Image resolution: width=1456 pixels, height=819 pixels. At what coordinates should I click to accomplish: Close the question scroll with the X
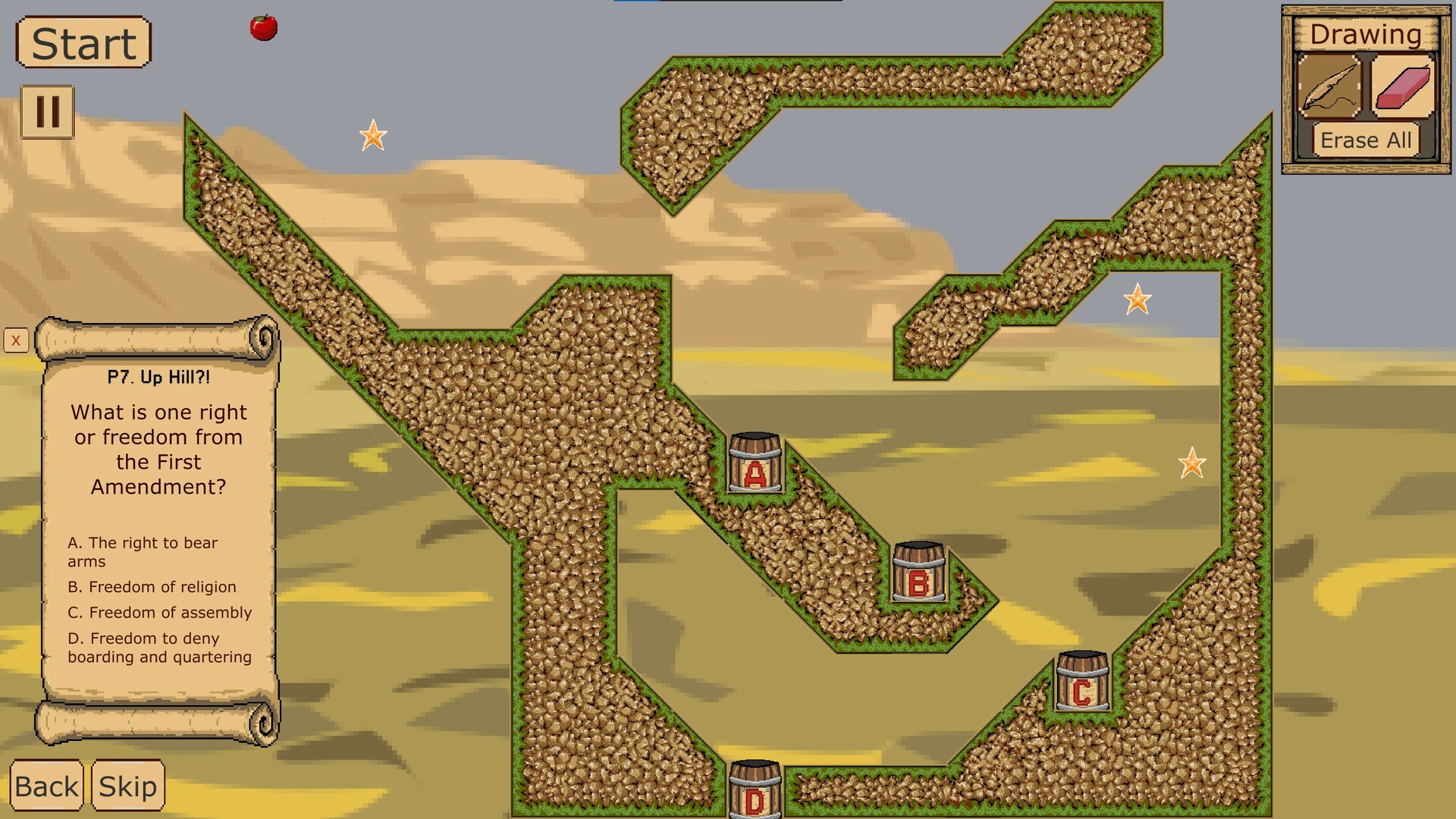[x=15, y=340]
